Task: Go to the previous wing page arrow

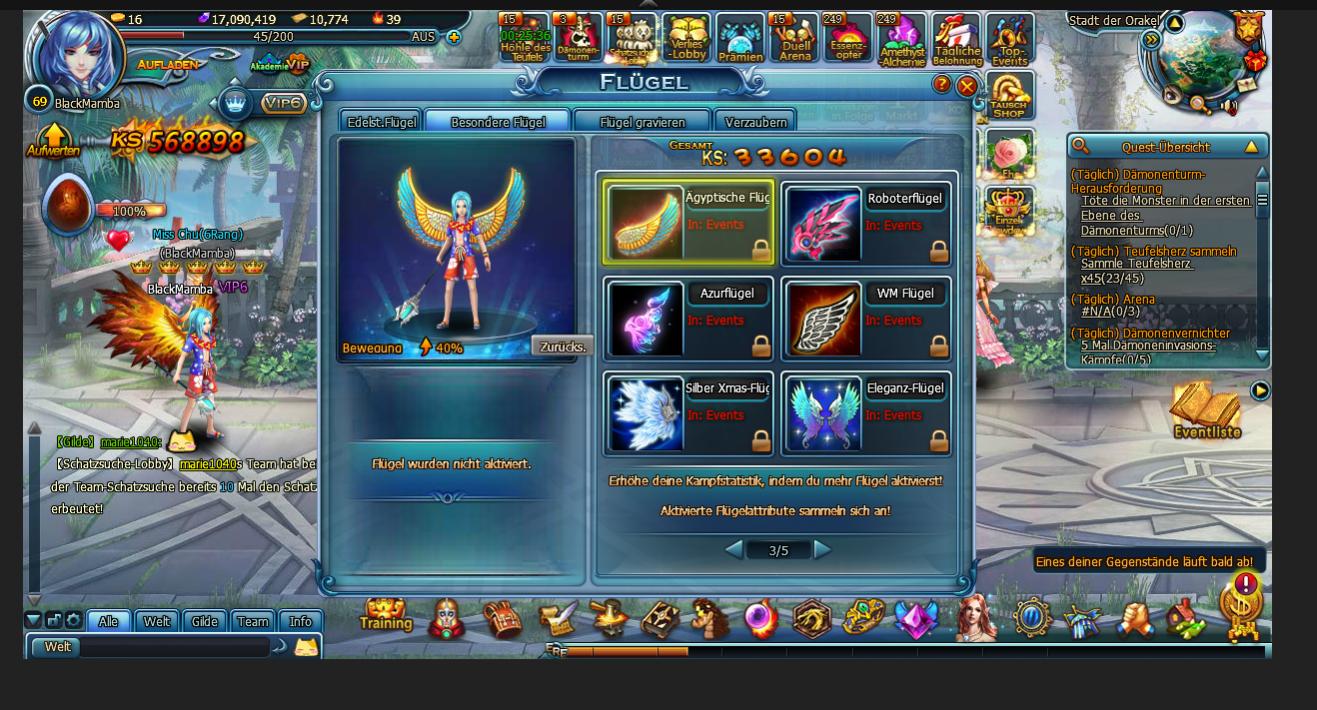Action: pos(734,549)
